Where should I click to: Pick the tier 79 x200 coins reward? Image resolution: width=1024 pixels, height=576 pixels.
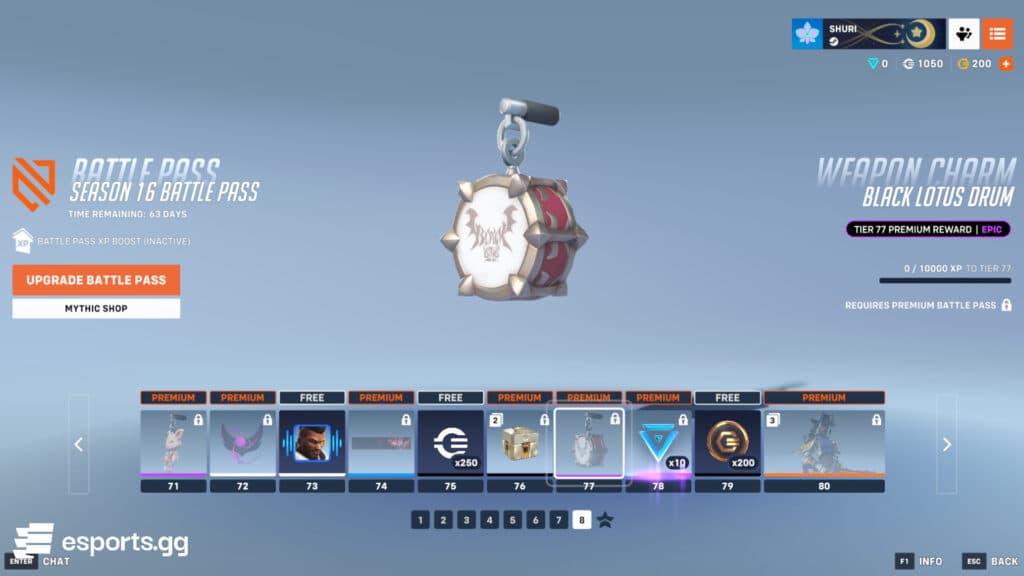click(727, 443)
